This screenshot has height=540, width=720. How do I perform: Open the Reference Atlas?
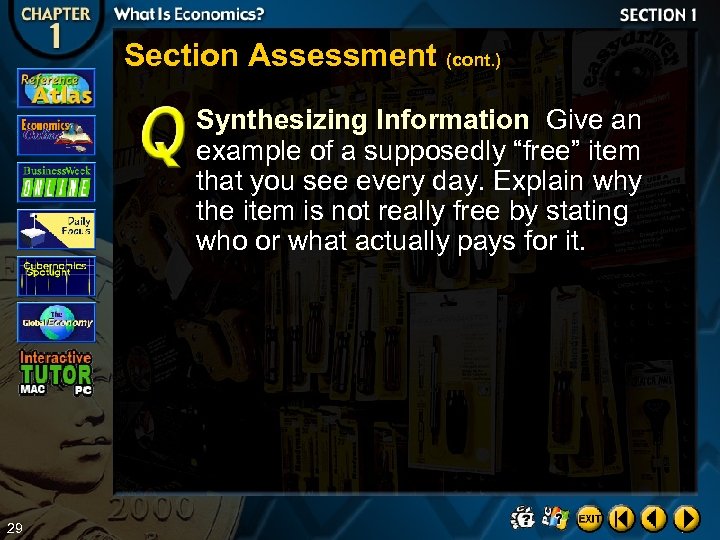tap(56, 87)
